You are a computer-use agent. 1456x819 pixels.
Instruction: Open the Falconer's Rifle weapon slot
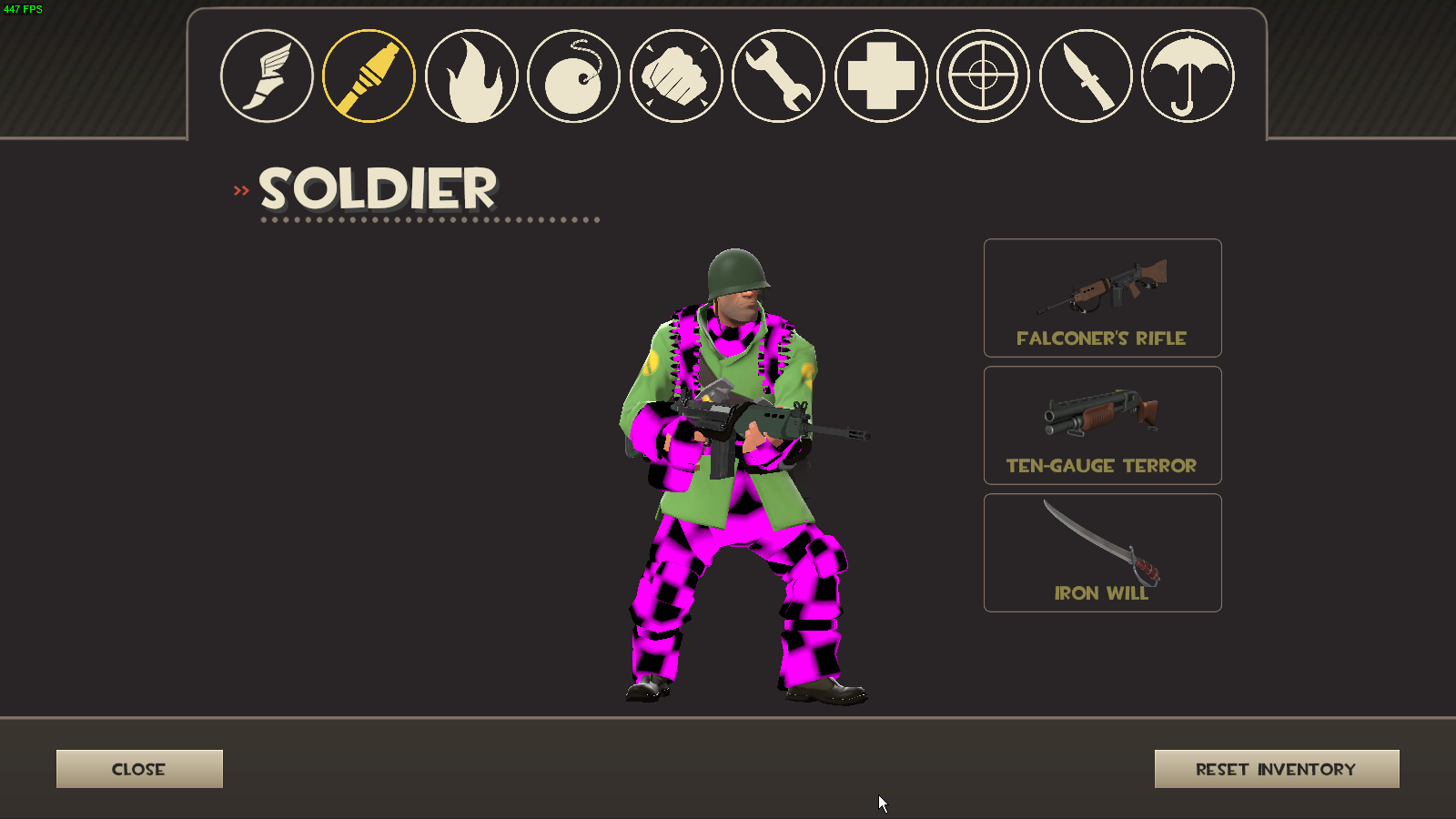click(x=1102, y=298)
